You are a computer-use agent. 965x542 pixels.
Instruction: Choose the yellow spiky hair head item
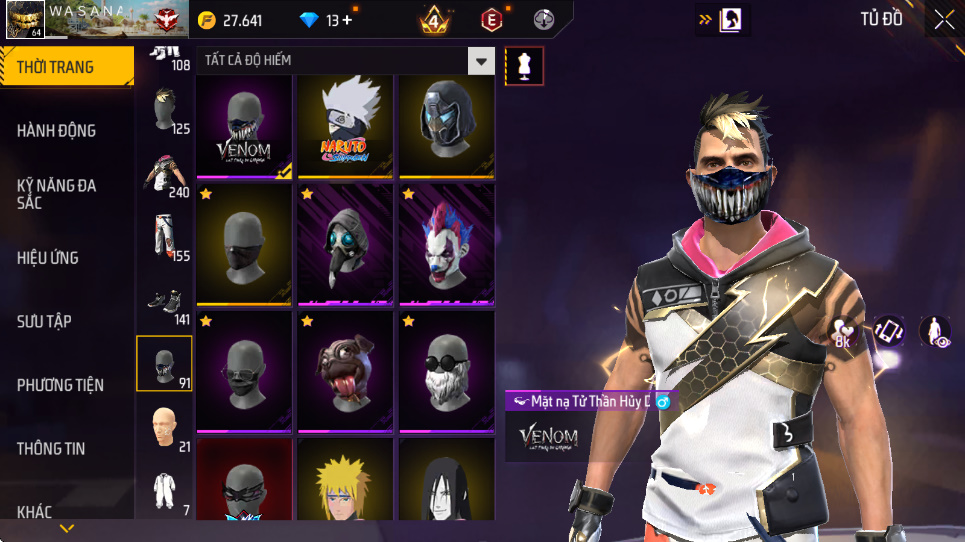(346, 482)
